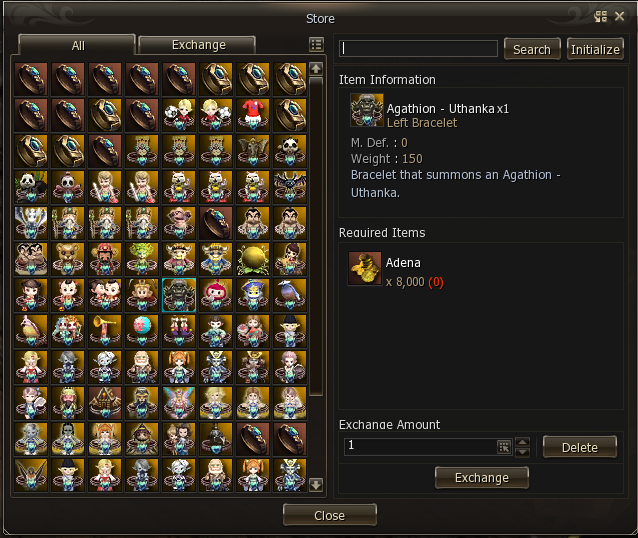Open the Exchange tab
Viewport: 638px width, 538px height.
click(198, 45)
